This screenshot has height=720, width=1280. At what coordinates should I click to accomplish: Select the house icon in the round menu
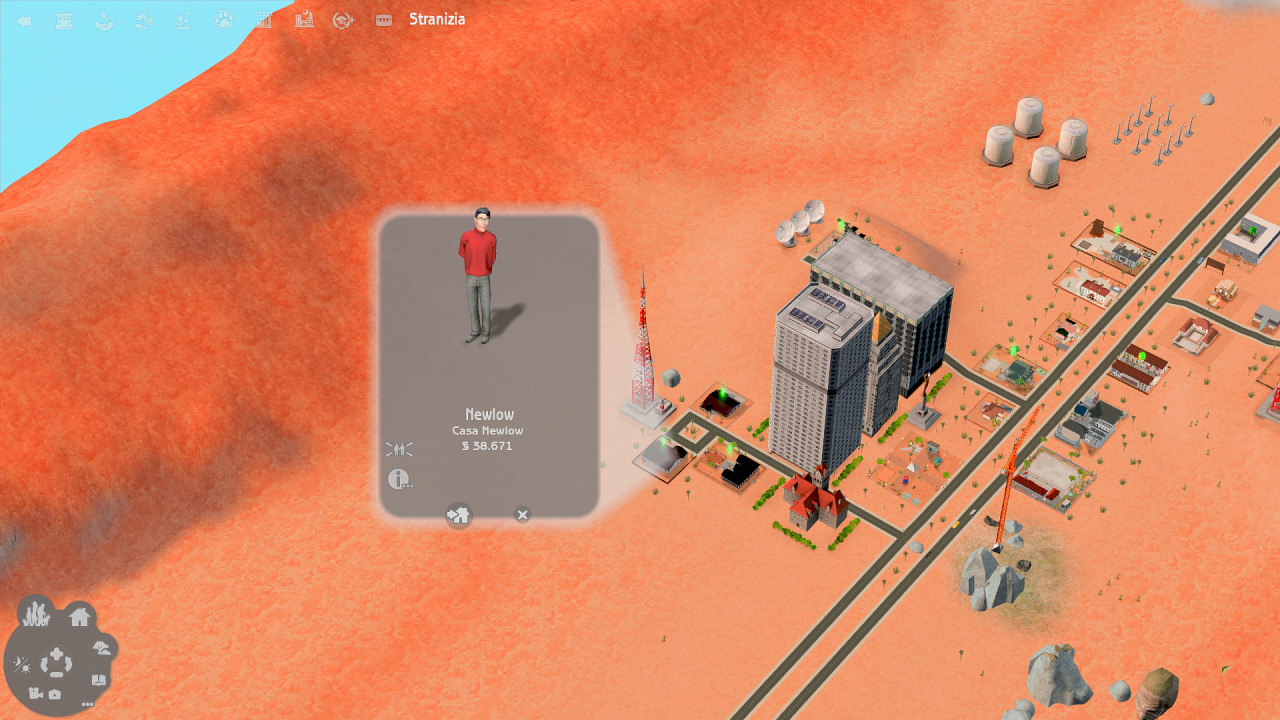[x=80, y=617]
